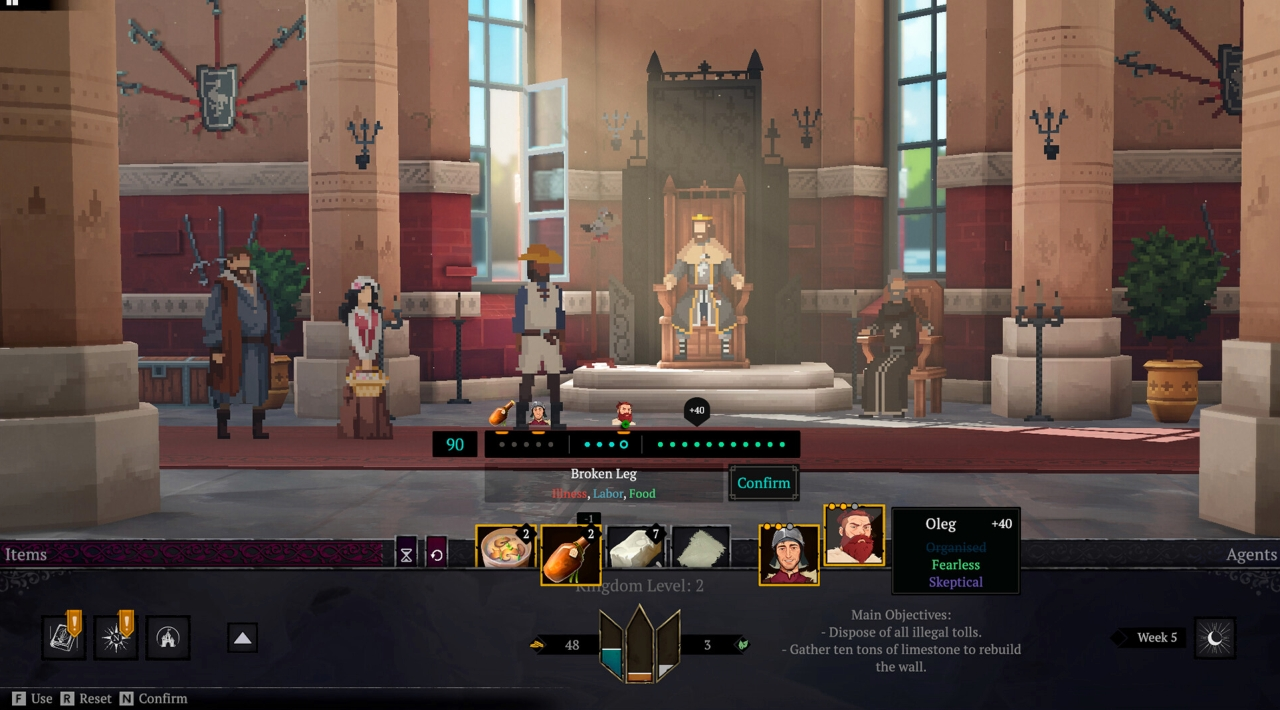This screenshot has width=1280, height=710.
Task: Confirm the Broken Leg assignment
Action: click(763, 483)
